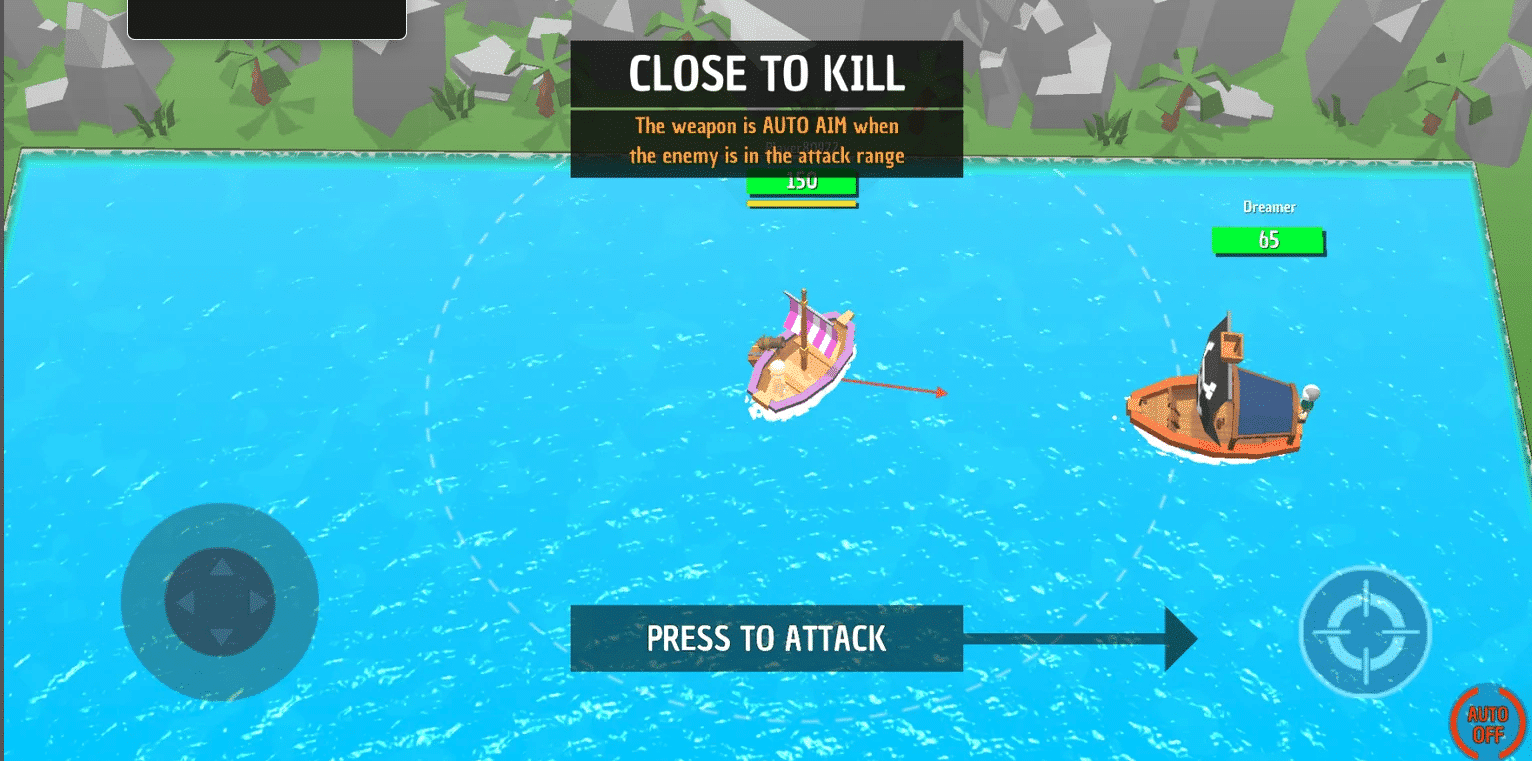Switch auto-aim on with the red AUTO button

pyautogui.click(x=1487, y=723)
